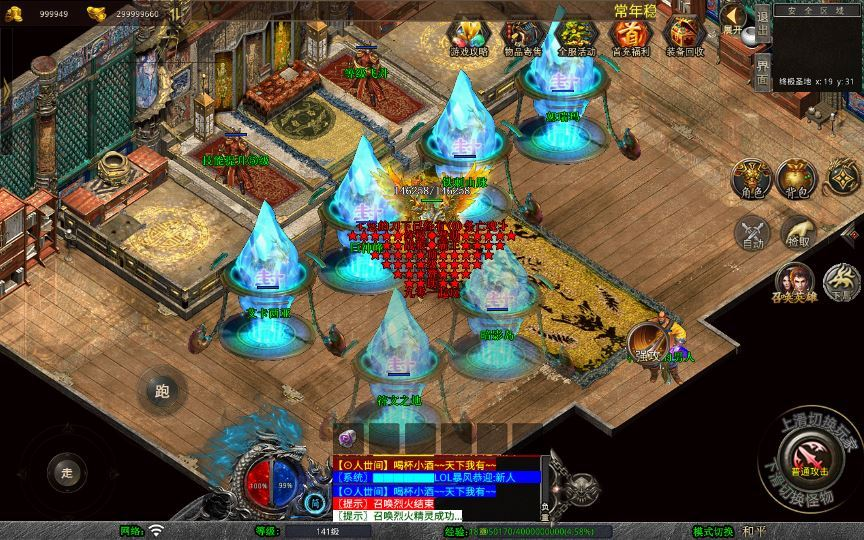Viewport: 864px width, 540px height.
Task: Open the 装备回收 equipment recycling chest
Action: 685,36
